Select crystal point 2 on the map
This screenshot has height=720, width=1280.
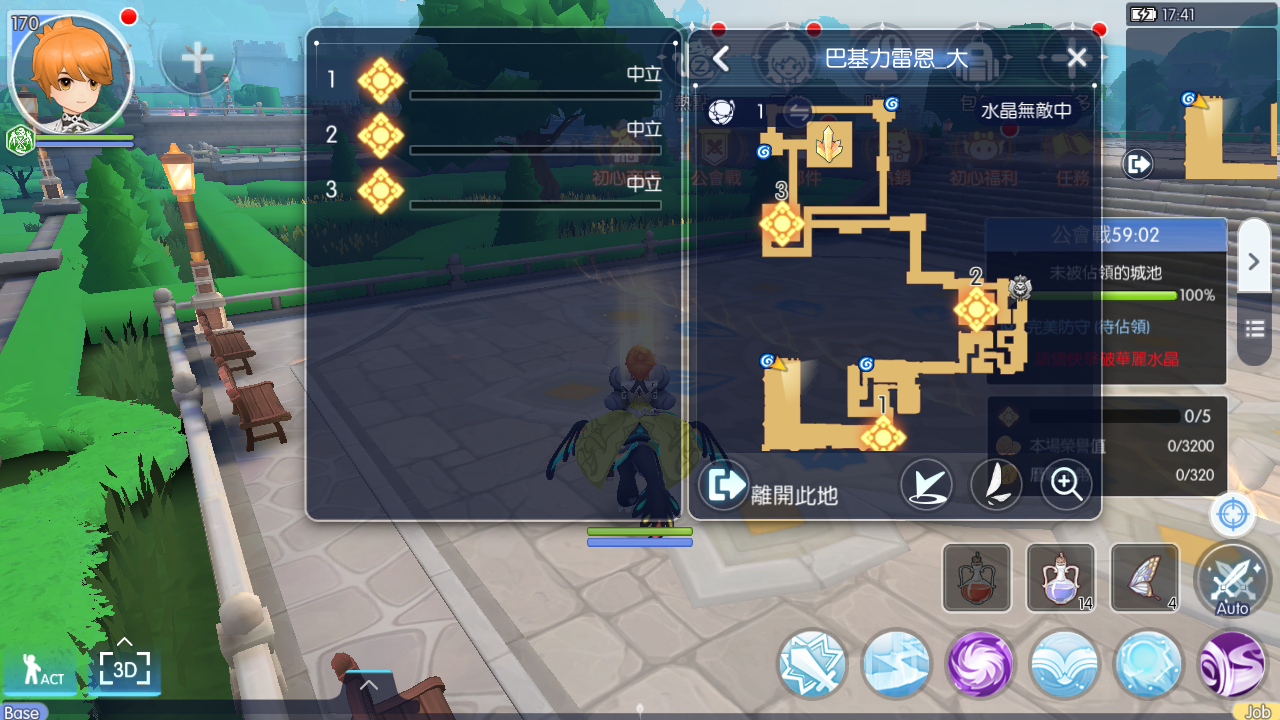[x=976, y=309]
